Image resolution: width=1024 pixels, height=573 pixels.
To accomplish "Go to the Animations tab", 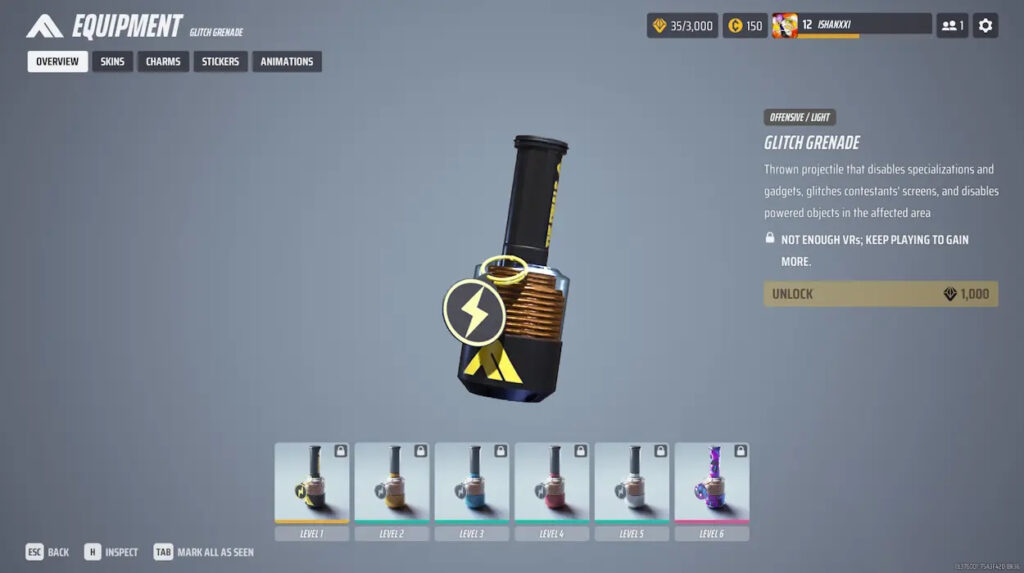I will [287, 62].
